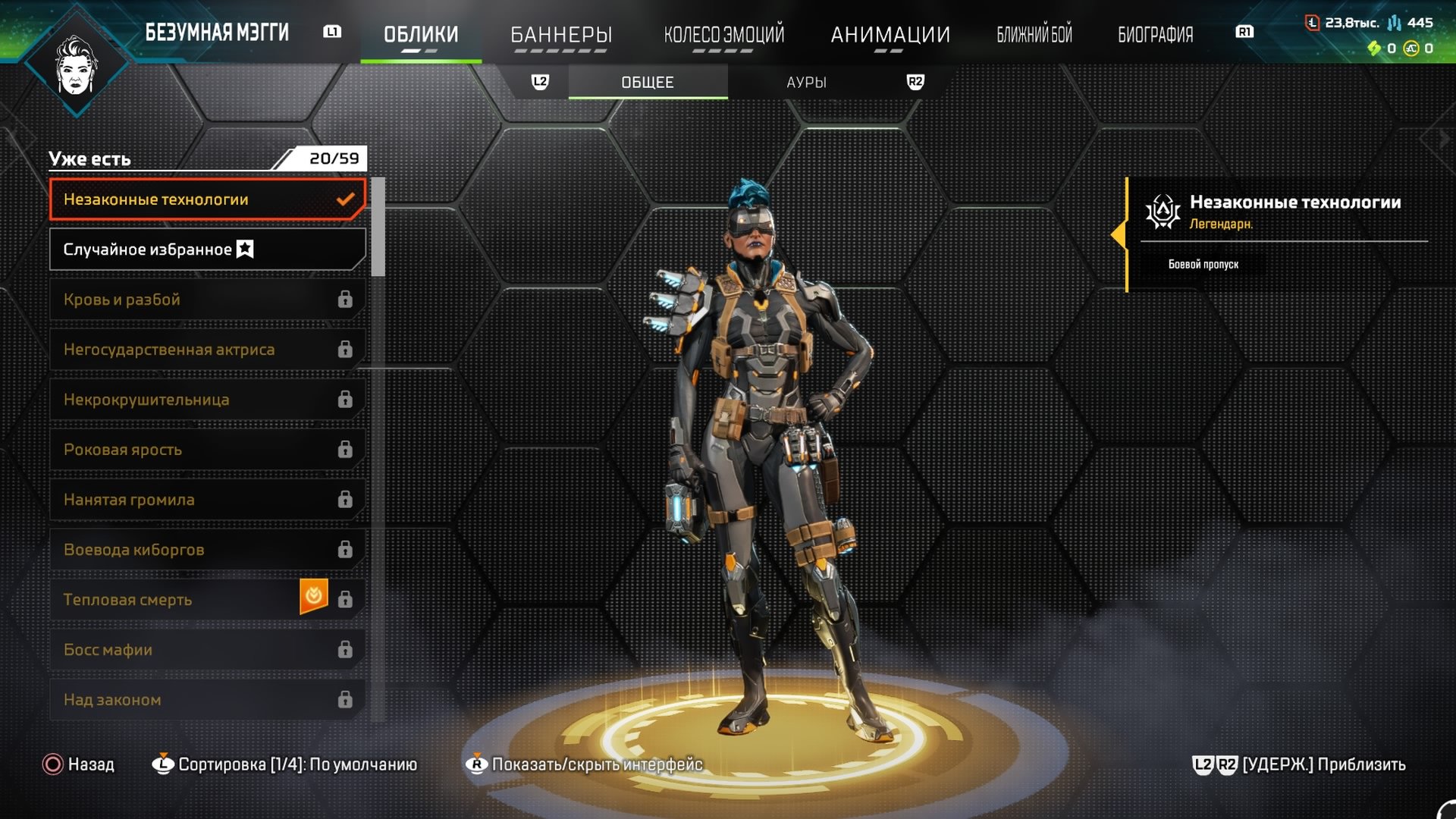Open the Баннеры tab
The image size is (1456, 819).
pyautogui.click(x=561, y=34)
